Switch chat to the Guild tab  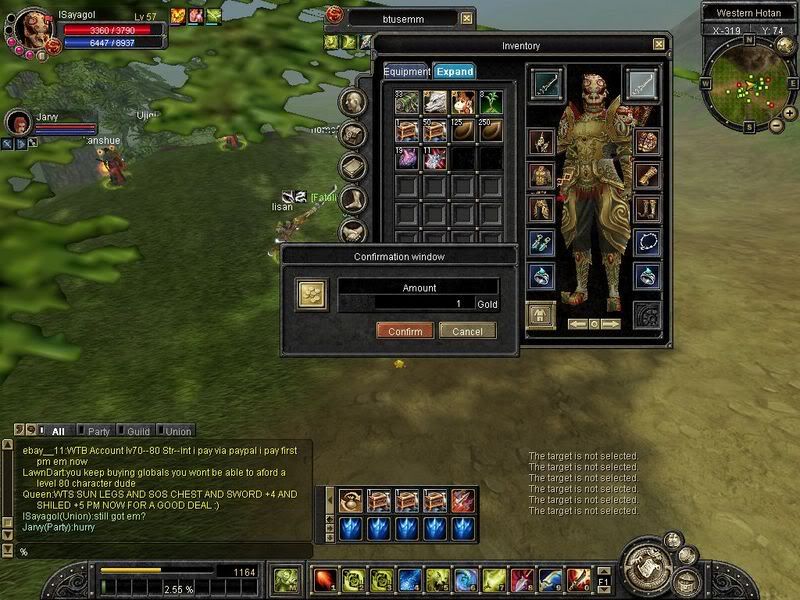pos(138,431)
